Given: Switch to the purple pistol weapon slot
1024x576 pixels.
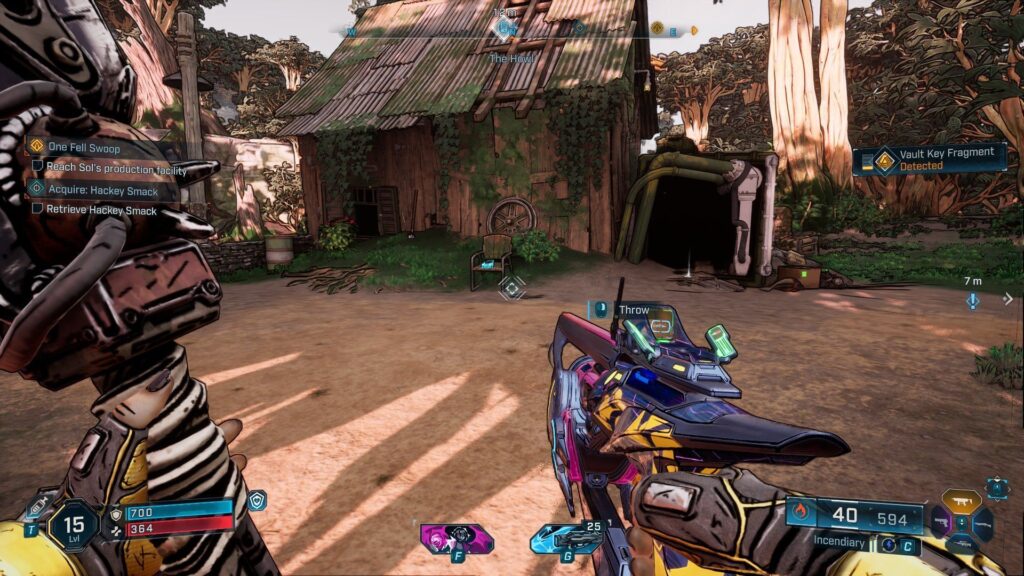Looking at the screenshot, I should [x=940, y=523].
